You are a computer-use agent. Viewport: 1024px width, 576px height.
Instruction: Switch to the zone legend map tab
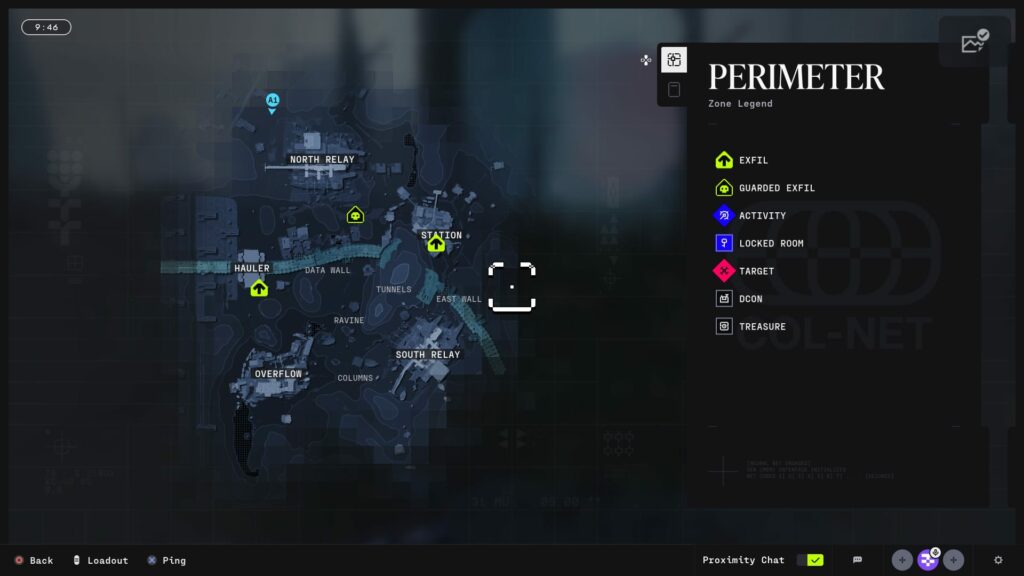pos(674,60)
